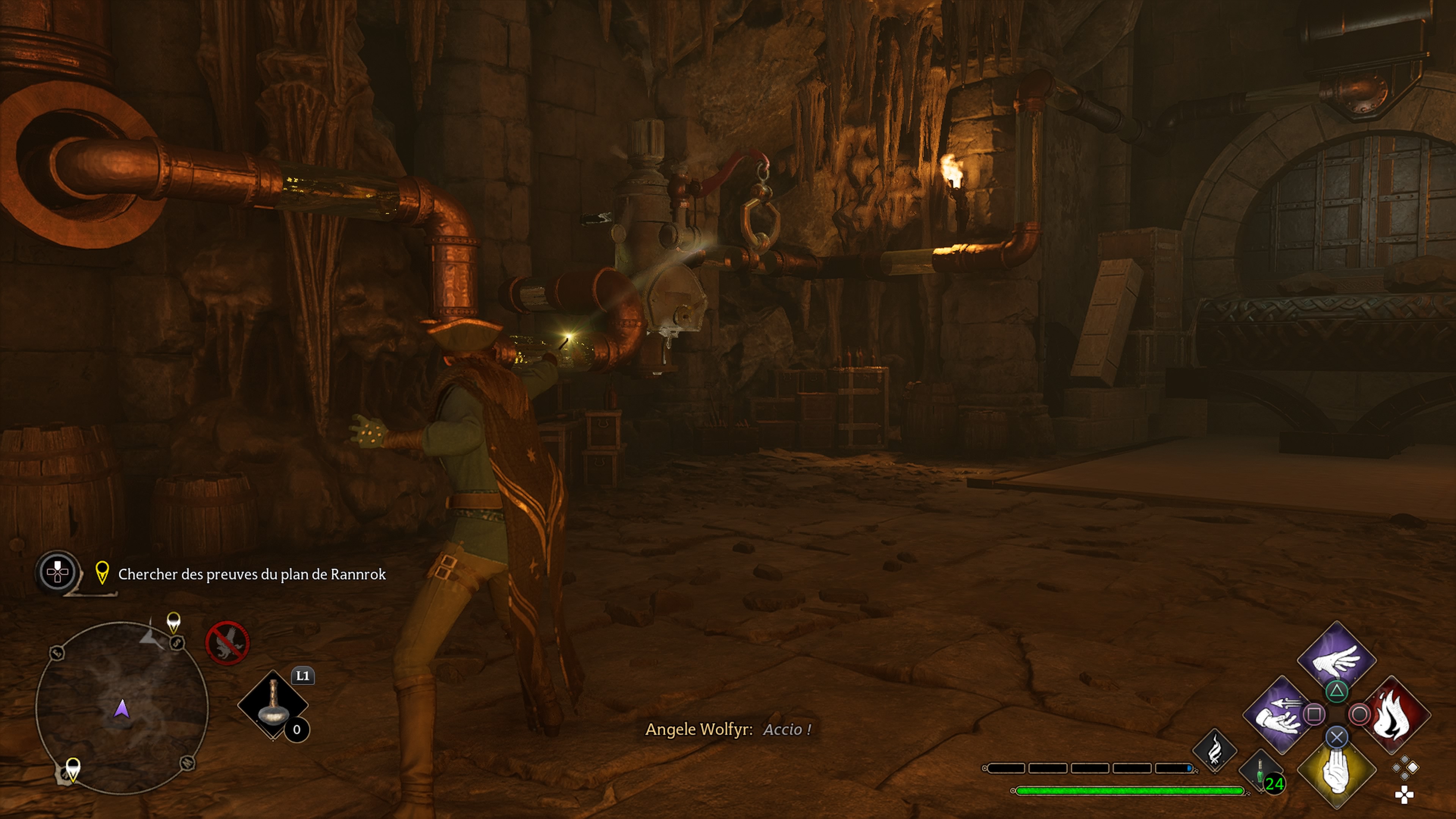Open the circular minimap

[x=122, y=708]
